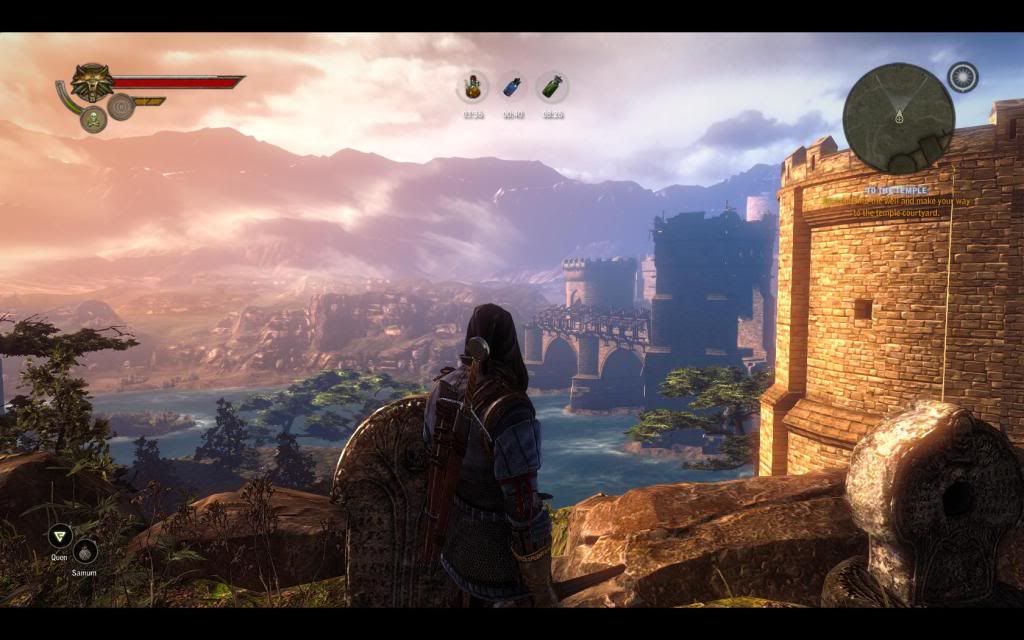Open the circular minimap
Image resolution: width=1024 pixels, height=640 pixels.
tap(898, 118)
